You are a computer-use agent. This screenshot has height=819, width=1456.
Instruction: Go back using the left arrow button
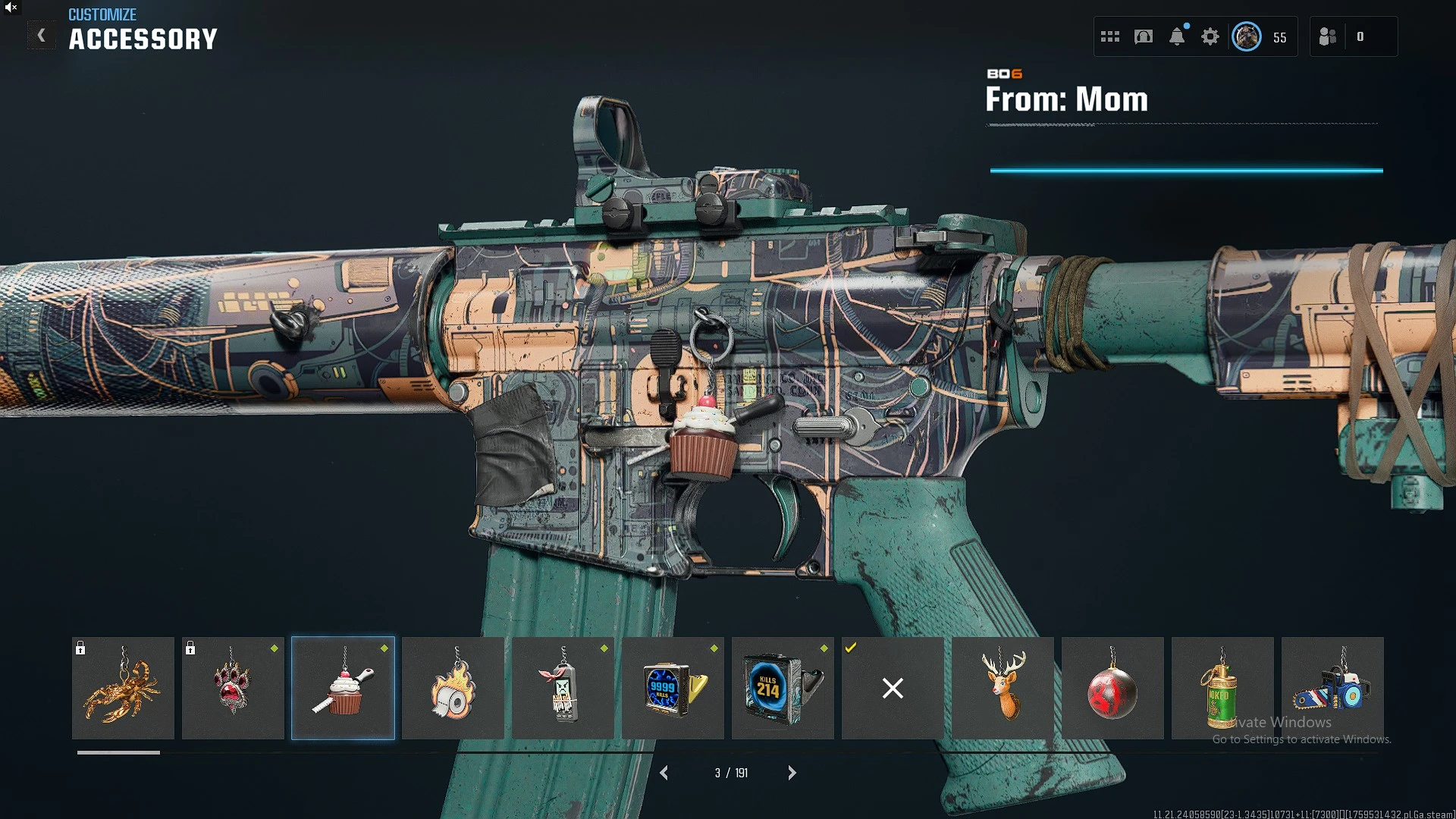(x=42, y=36)
